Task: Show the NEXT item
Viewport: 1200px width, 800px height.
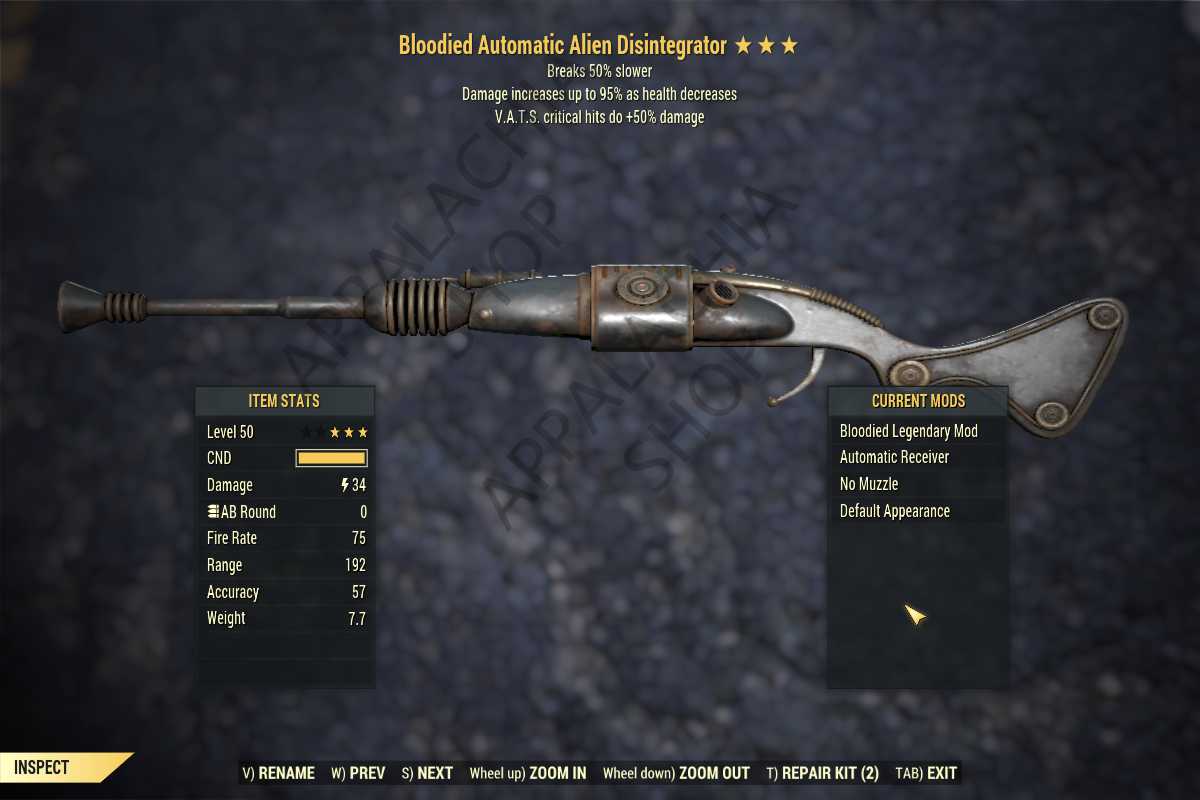Action: 427,773
